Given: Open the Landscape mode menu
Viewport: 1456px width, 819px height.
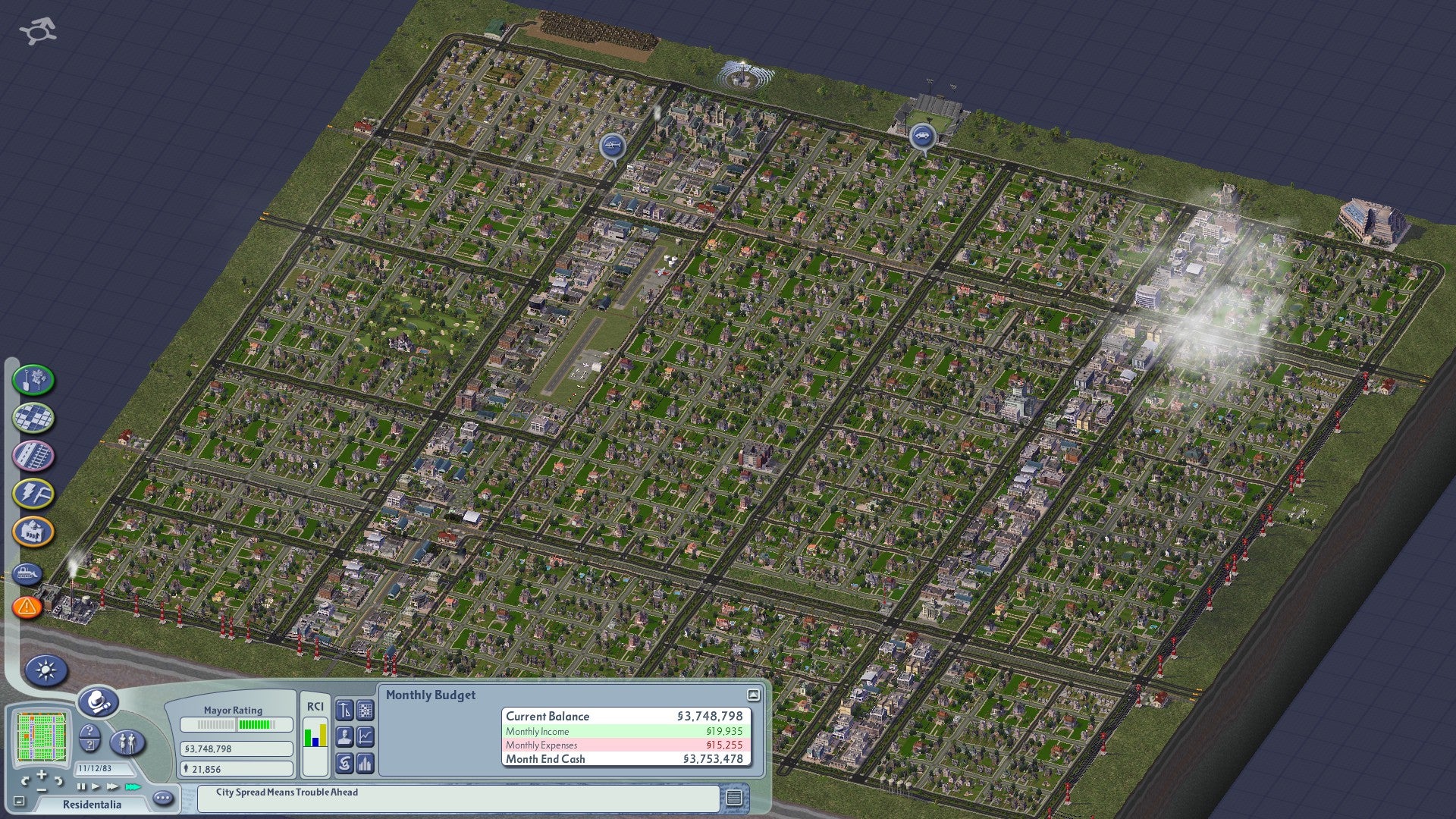Looking at the screenshot, I should (x=32, y=381).
